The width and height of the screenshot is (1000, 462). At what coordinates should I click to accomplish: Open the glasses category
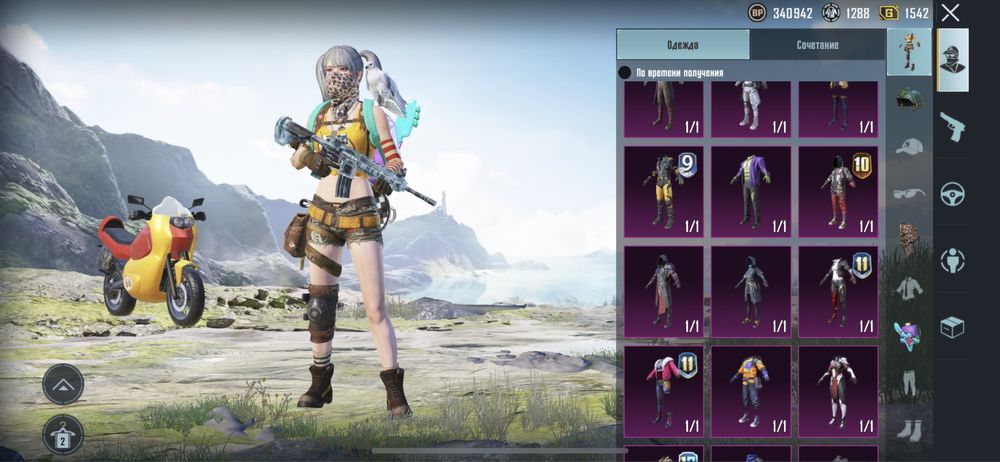tap(909, 193)
